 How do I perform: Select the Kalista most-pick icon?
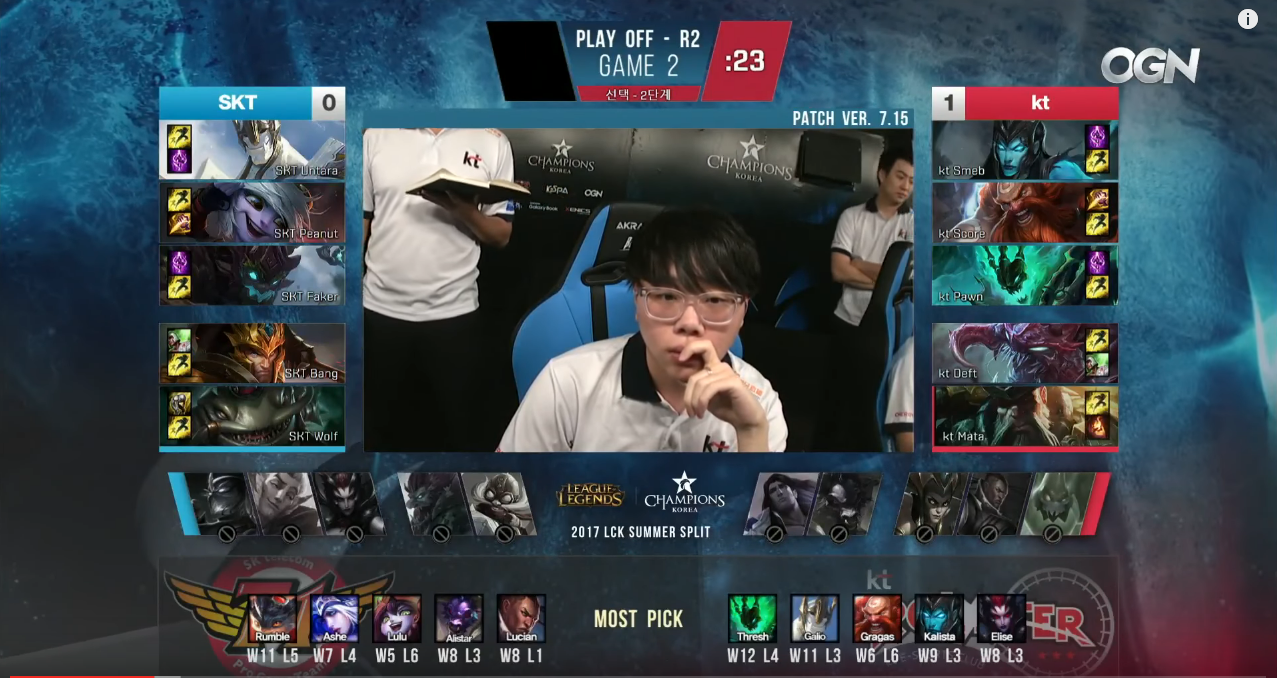pyautogui.click(x=939, y=619)
